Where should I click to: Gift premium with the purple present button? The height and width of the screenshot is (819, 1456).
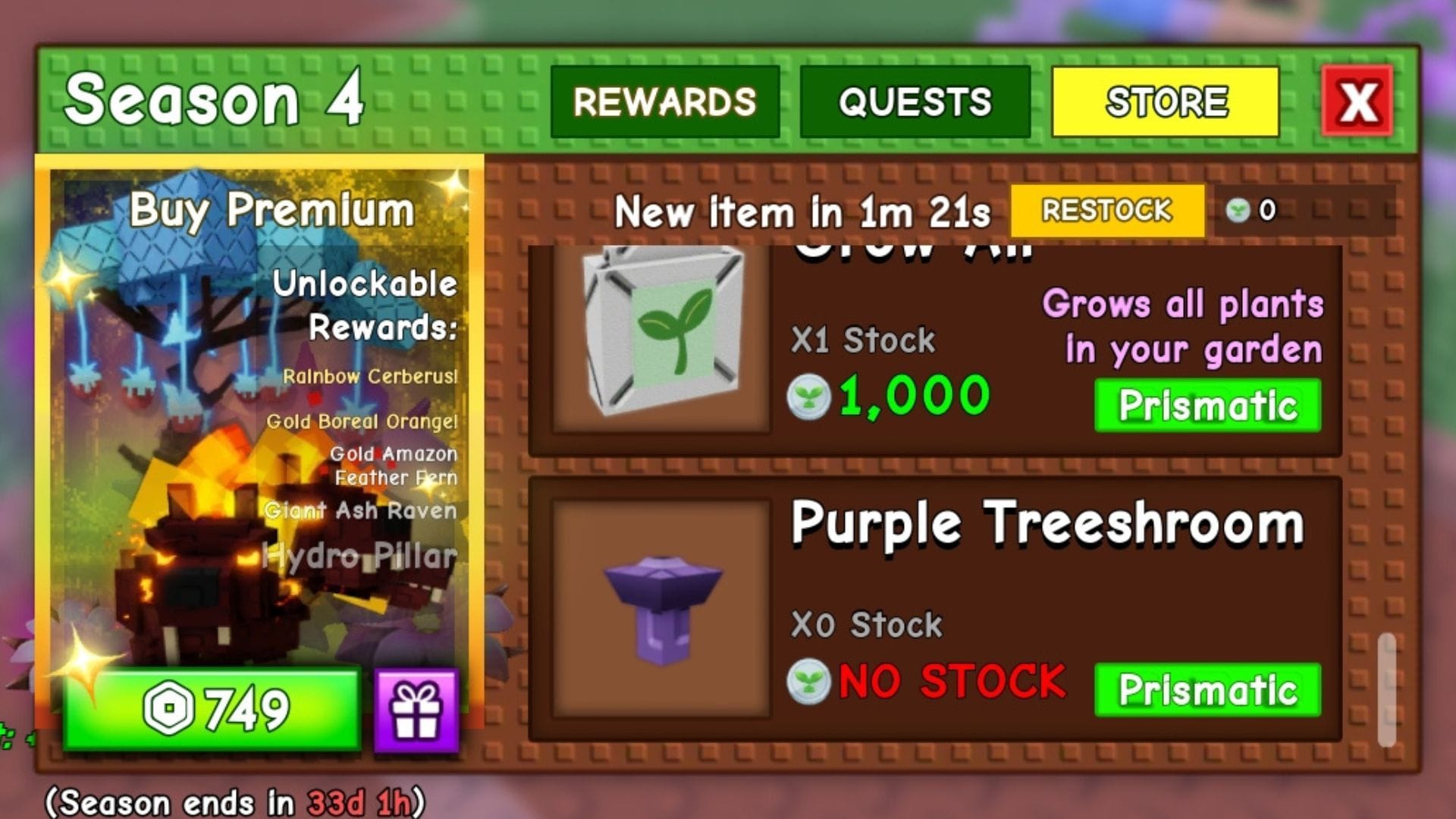(x=416, y=710)
